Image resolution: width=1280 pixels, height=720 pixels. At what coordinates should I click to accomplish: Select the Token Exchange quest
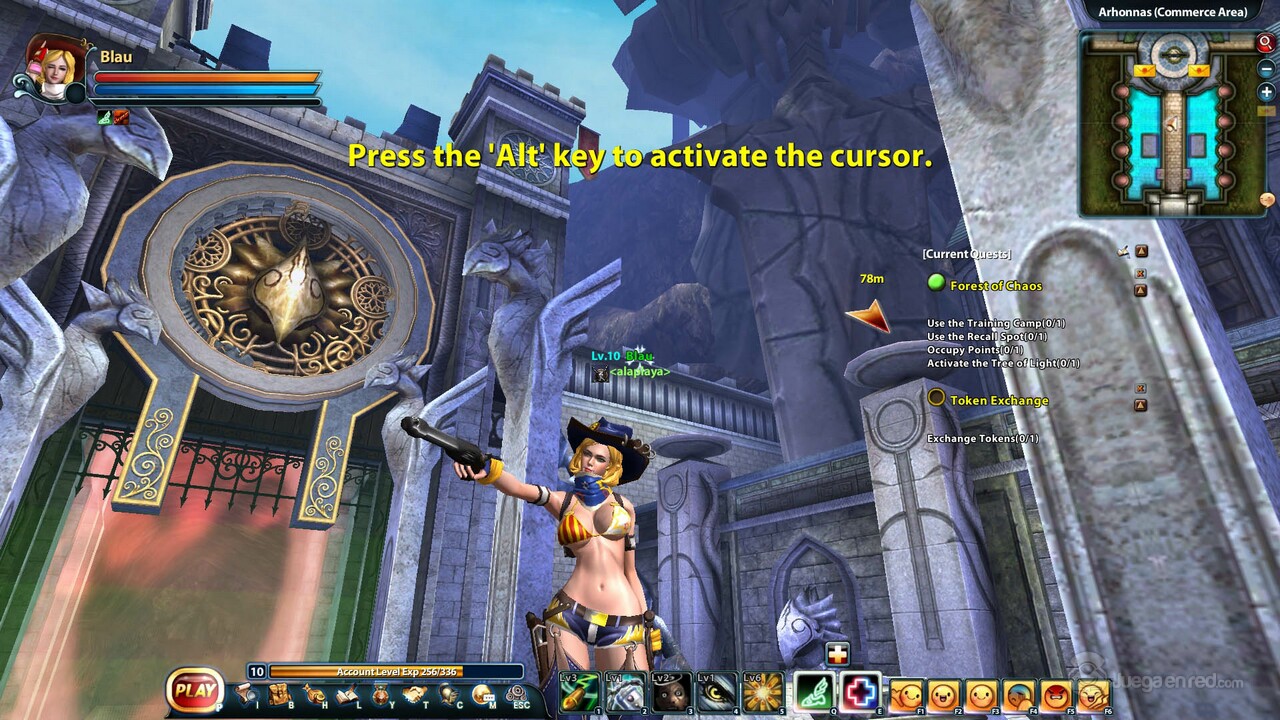tap(998, 401)
